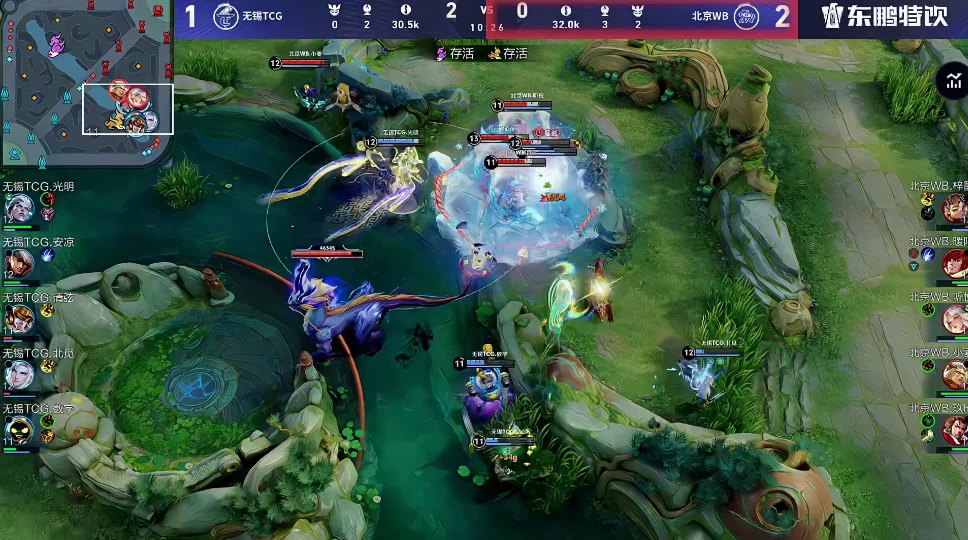Select player 无锡TCG.安凉's portrait

point(18,263)
